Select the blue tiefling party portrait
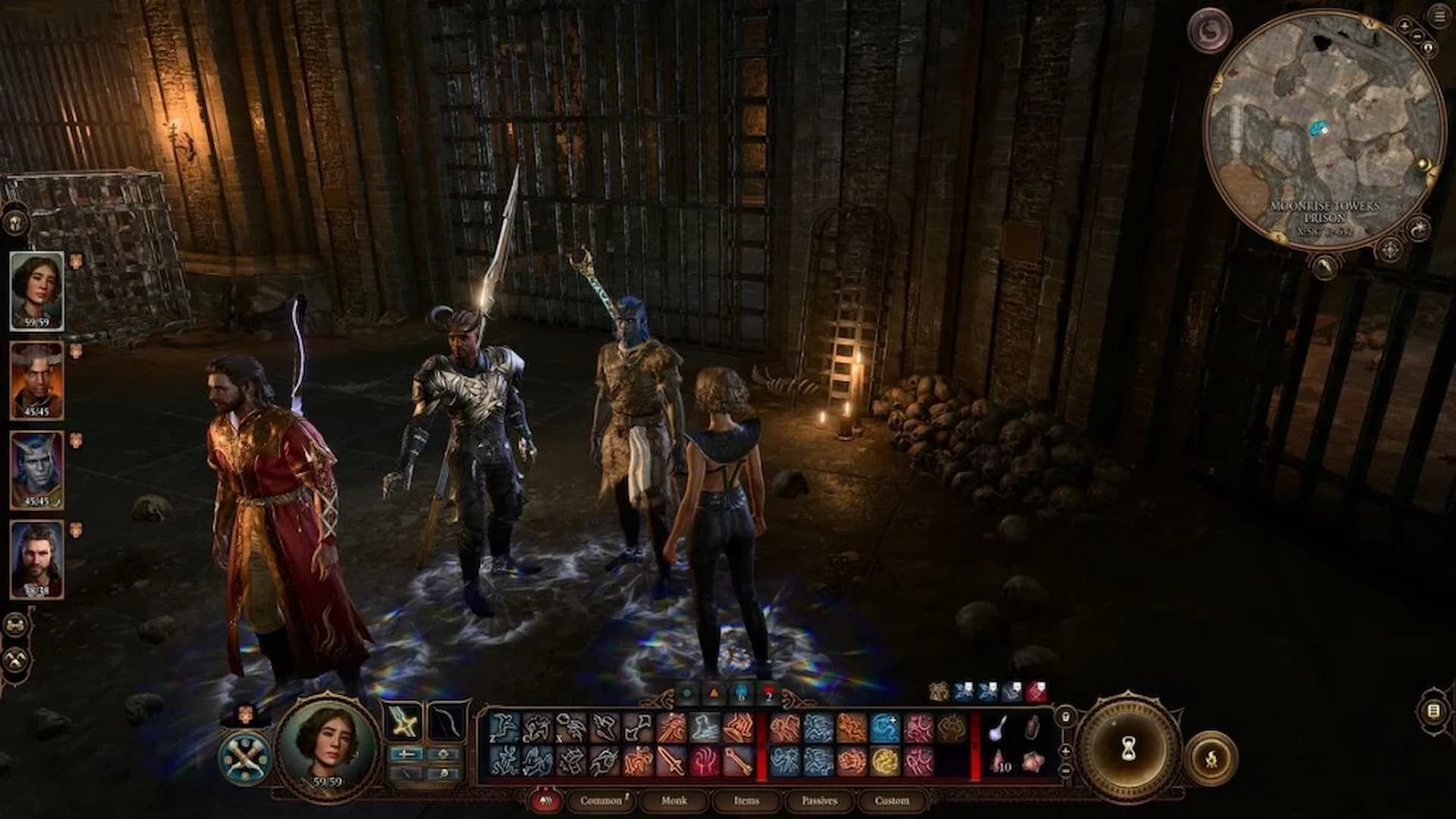 [x=36, y=470]
